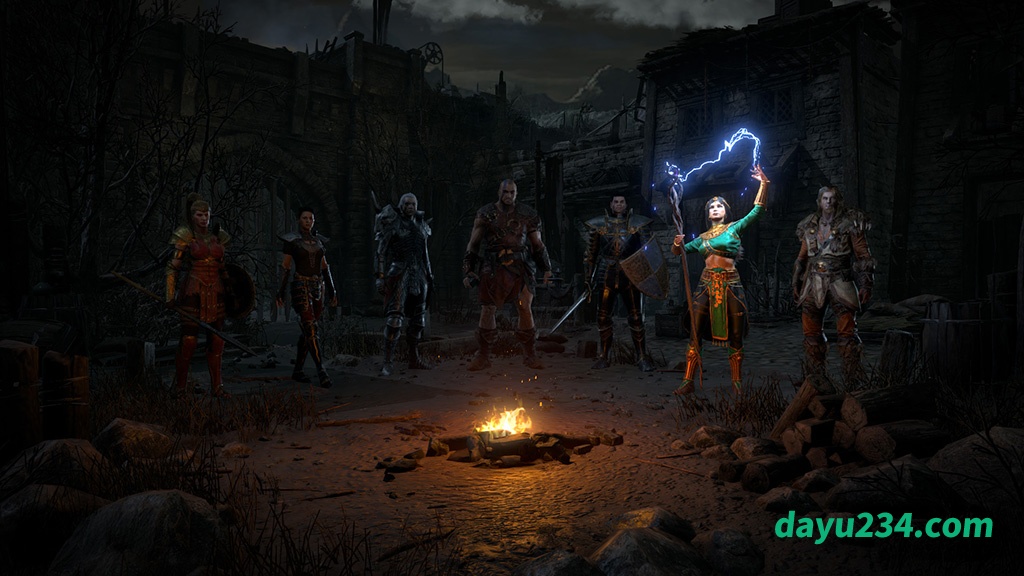Select the Amazon with spear and shield
The height and width of the screenshot is (576, 1024).
coord(200,285)
